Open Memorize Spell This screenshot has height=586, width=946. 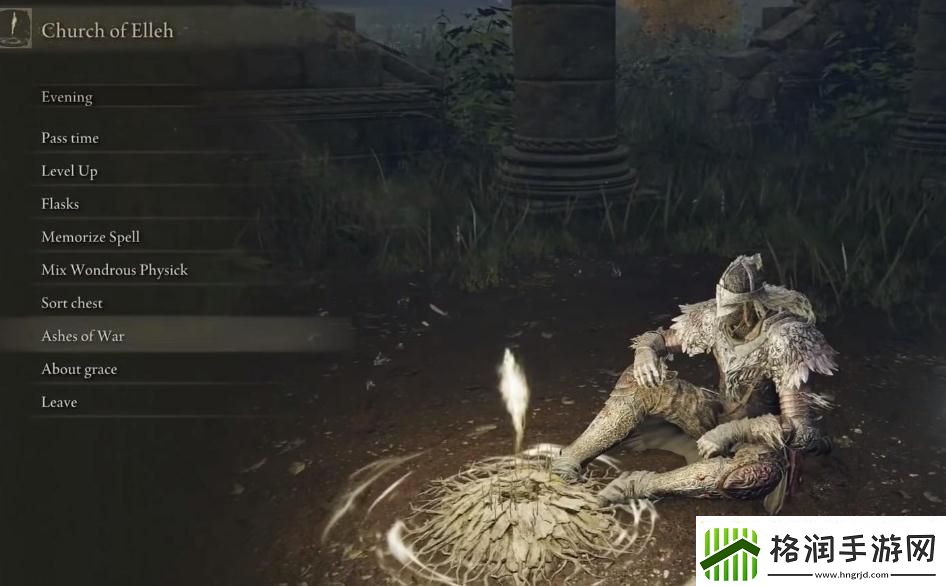tap(90, 237)
